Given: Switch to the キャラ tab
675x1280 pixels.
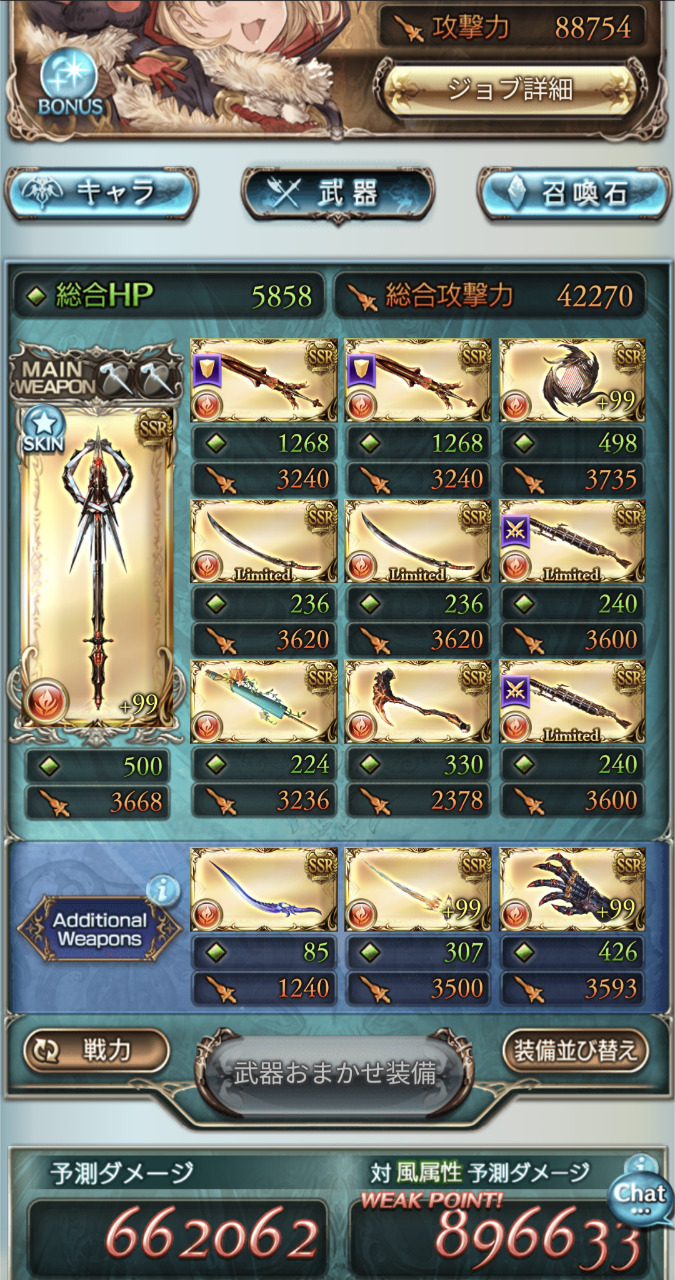Looking at the screenshot, I should pos(101,192).
